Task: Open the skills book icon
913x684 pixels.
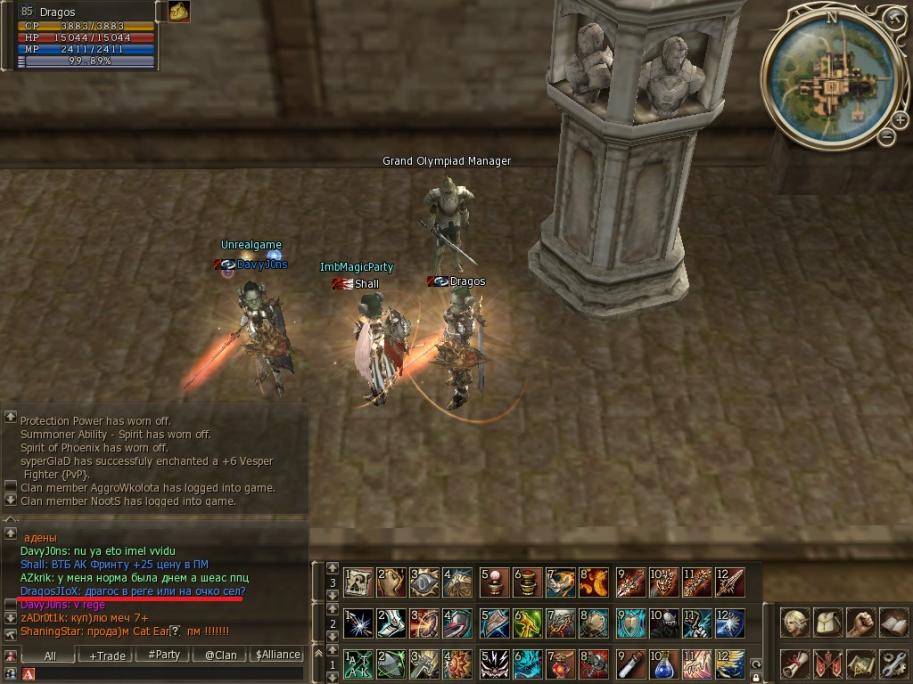Action: click(894, 623)
